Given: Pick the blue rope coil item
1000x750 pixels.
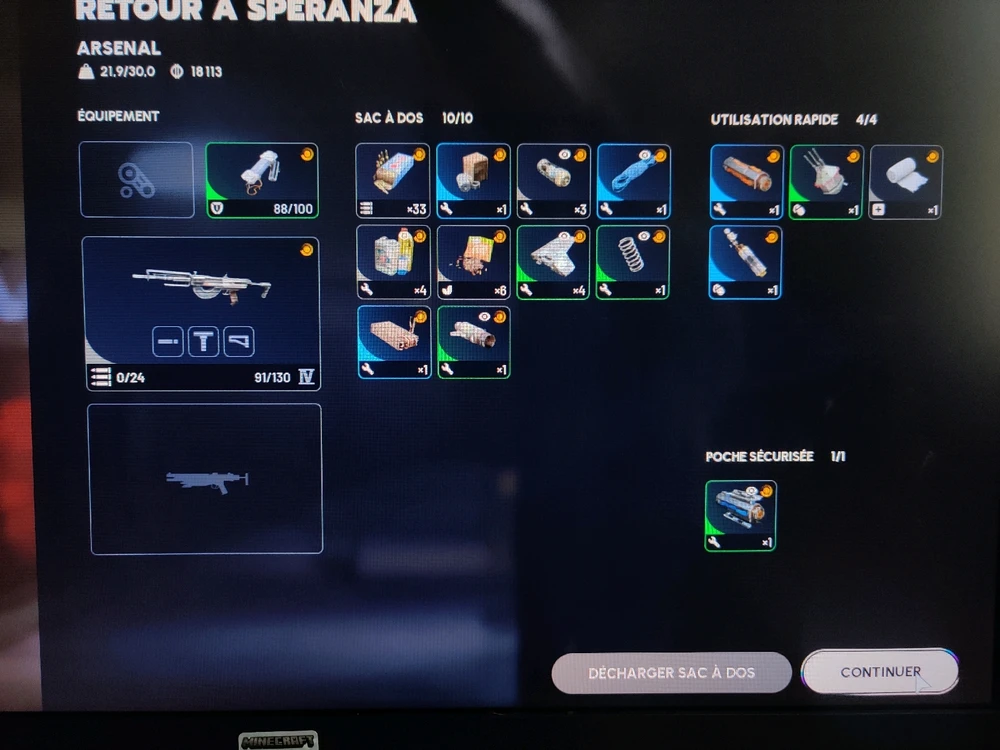Looking at the screenshot, I should coord(633,181).
